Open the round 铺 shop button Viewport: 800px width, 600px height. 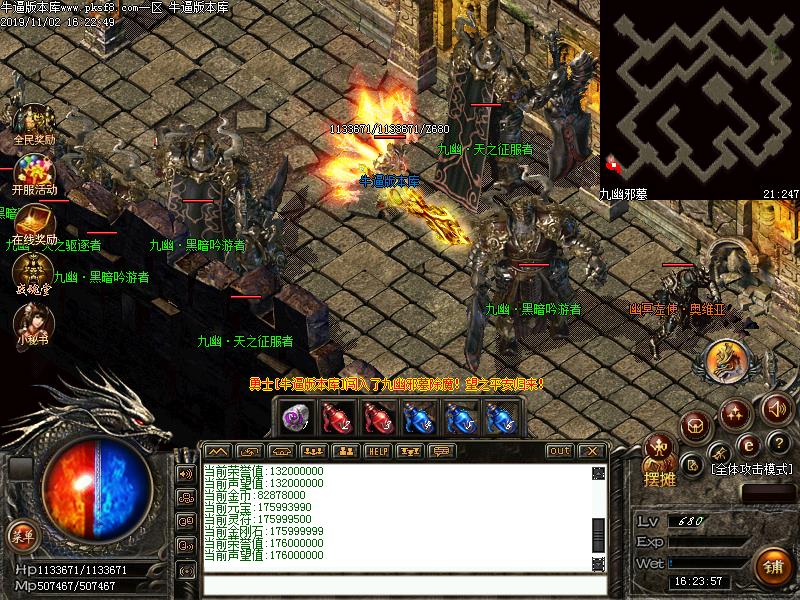pos(773,566)
